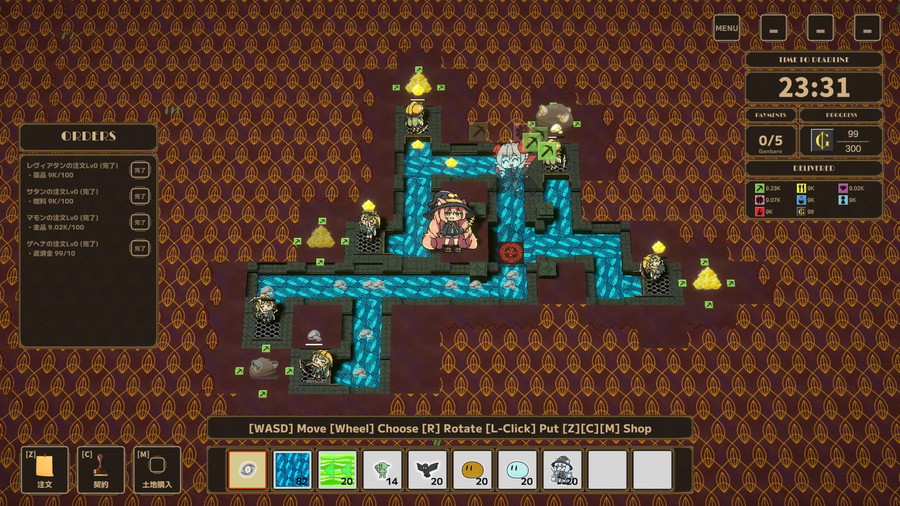Choose the light blue slime slot
Screen dimensions: 900x506
(x=517, y=469)
